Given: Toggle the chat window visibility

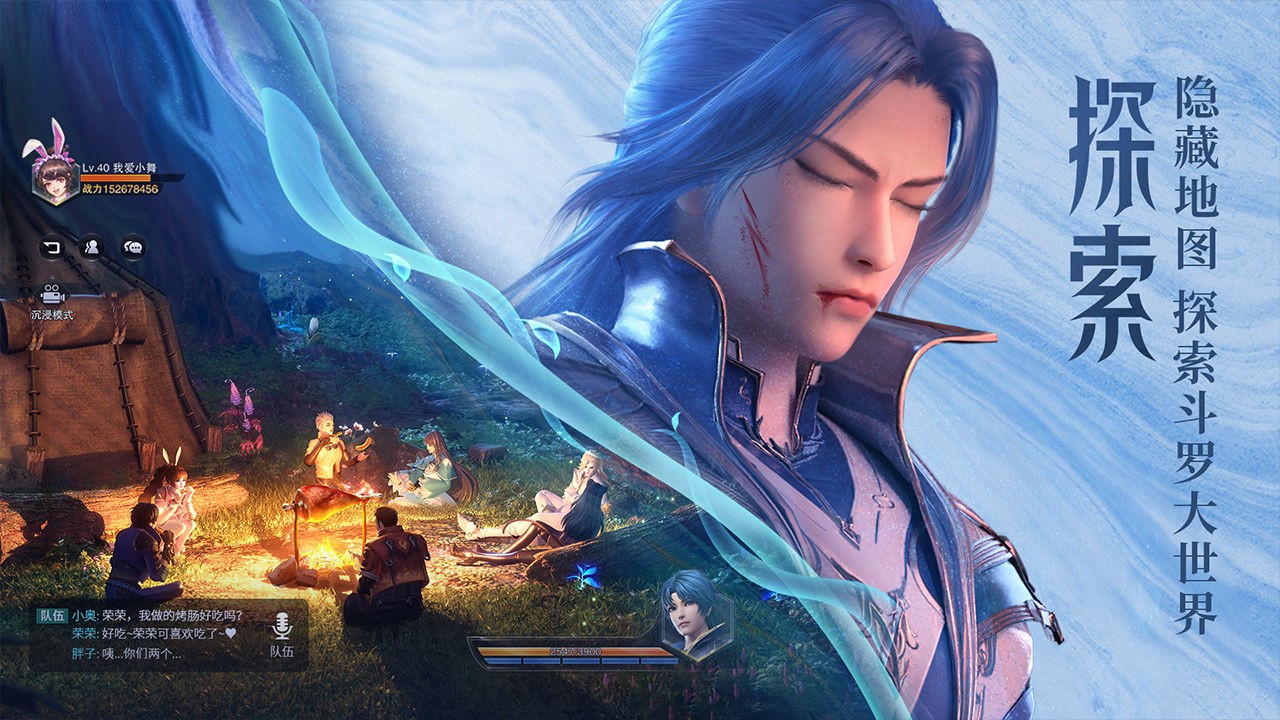Looking at the screenshot, I should pyautogui.click(x=131, y=248).
